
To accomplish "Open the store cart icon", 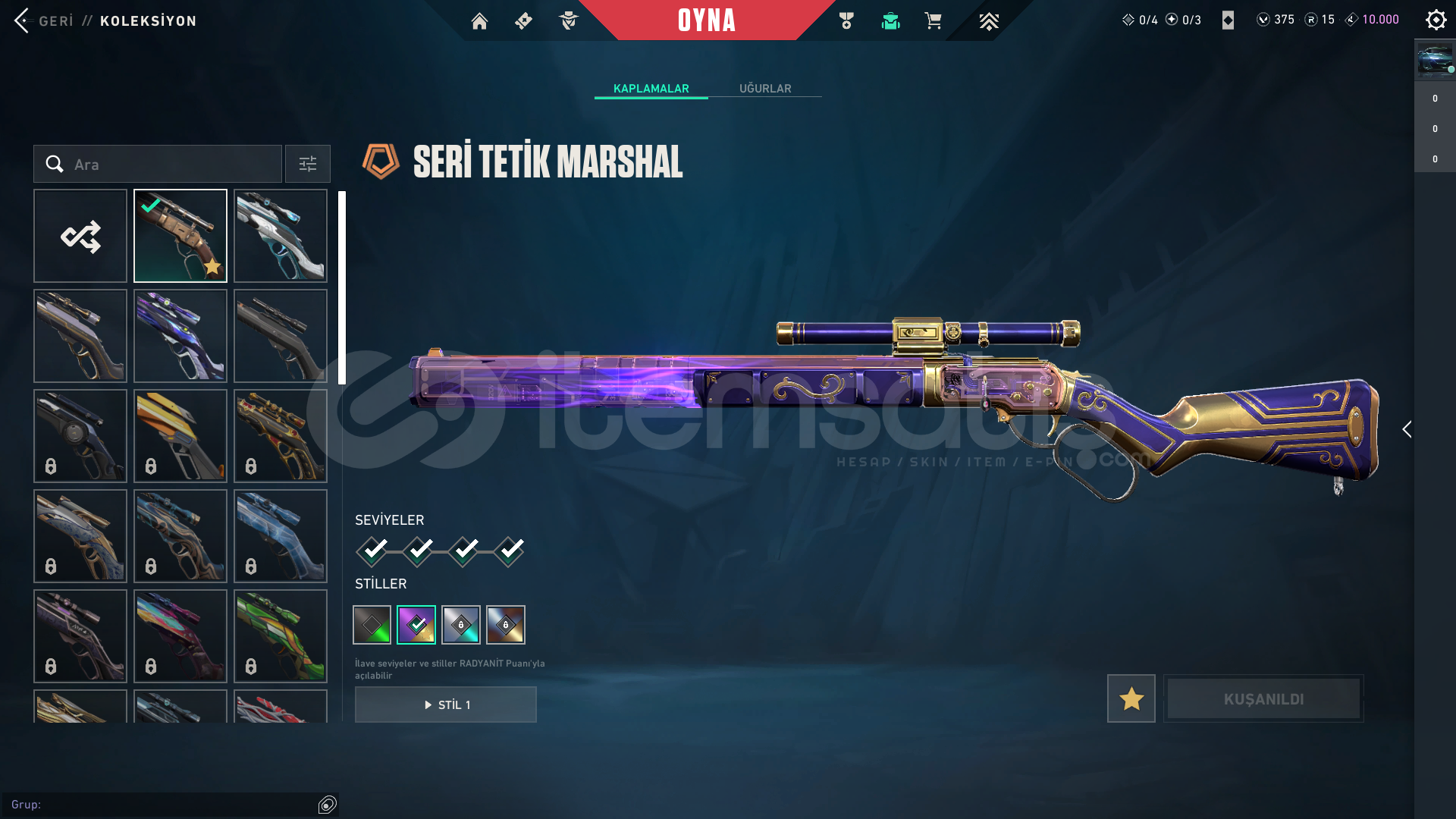I will click(933, 21).
